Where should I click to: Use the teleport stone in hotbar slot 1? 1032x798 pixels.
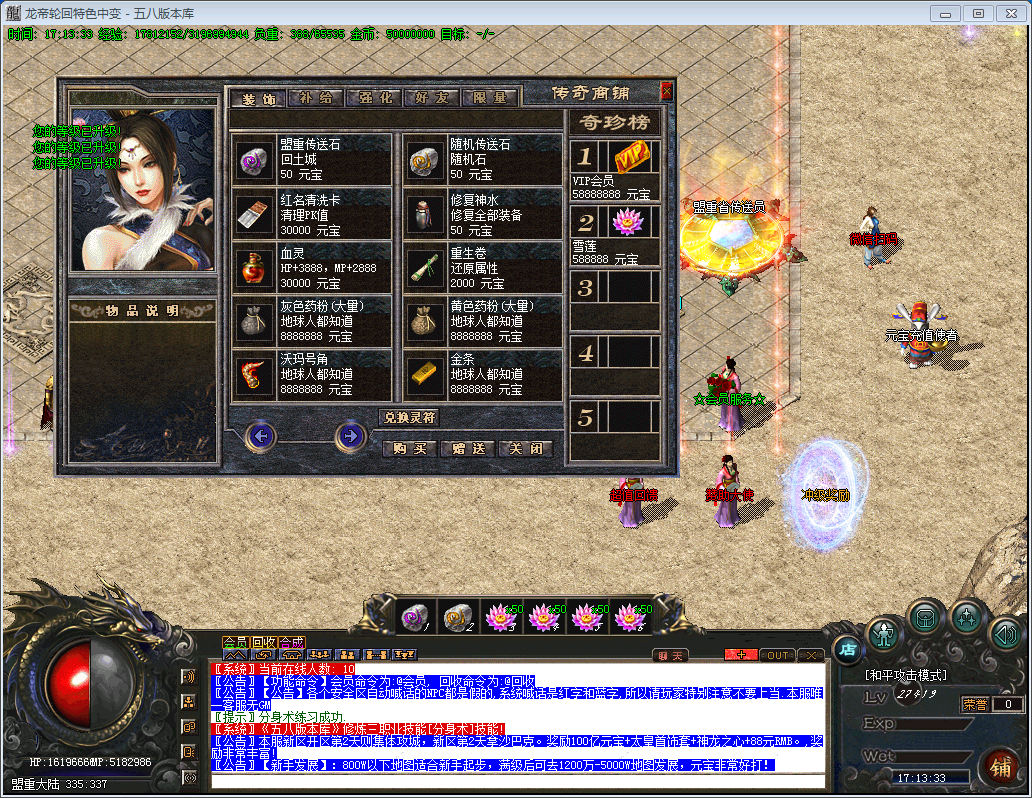(x=414, y=617)
